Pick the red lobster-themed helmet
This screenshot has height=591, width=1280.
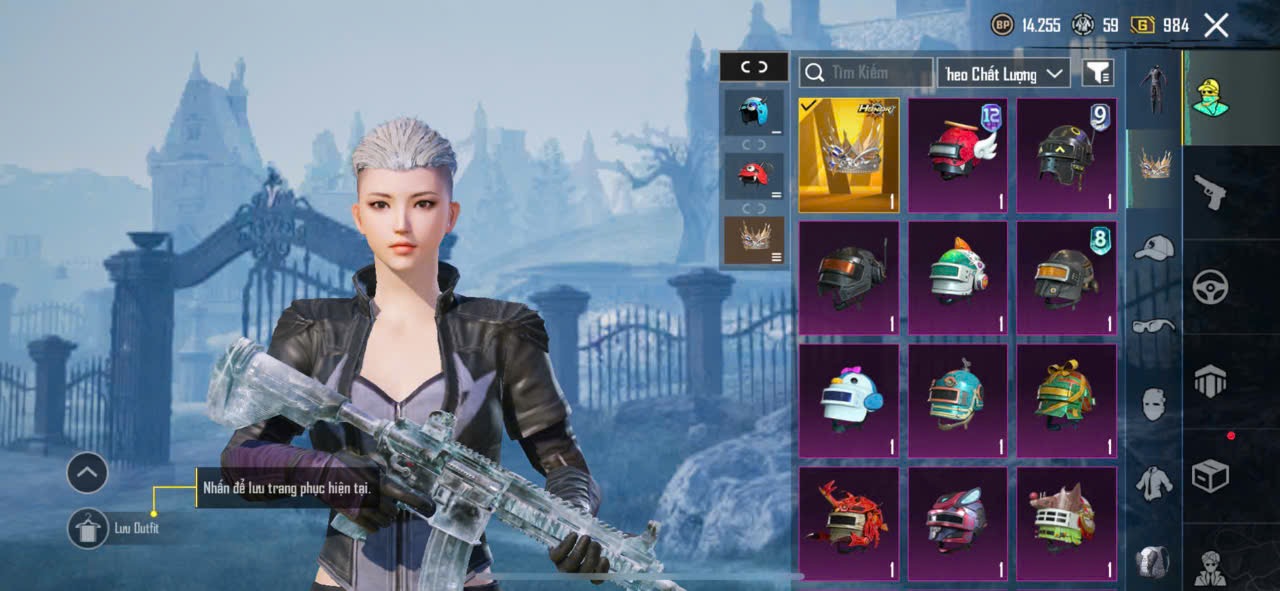click(x=848, y=523)
